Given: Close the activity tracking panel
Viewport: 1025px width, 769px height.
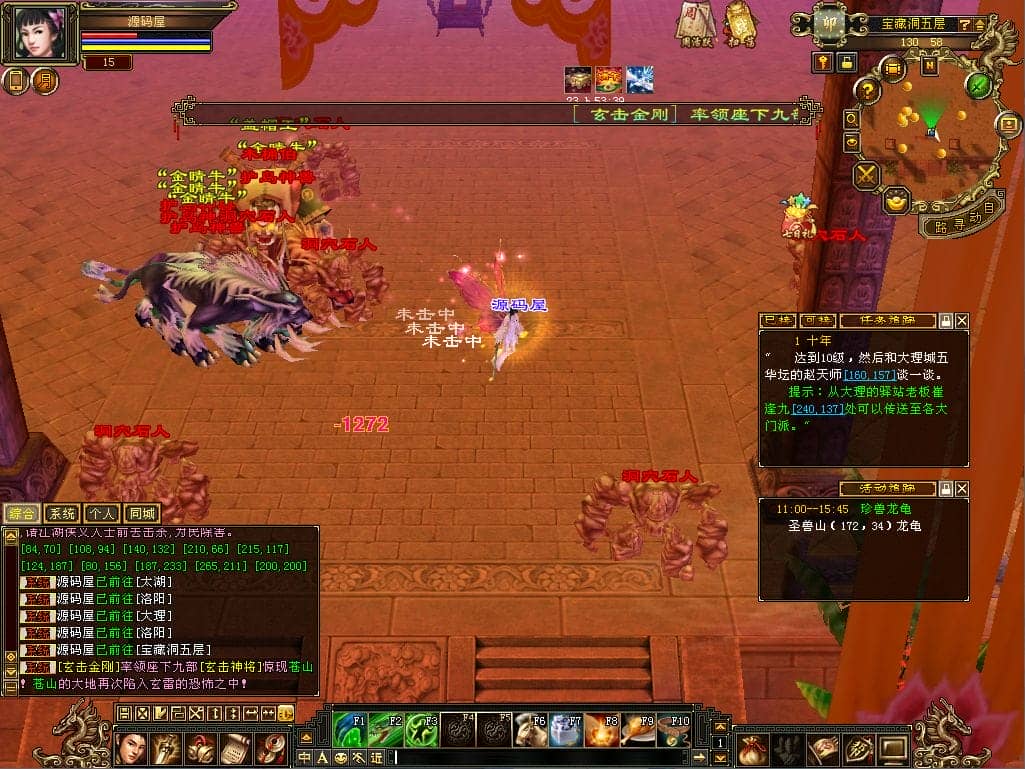Looking at the screenshot, I should click(962, 489).
